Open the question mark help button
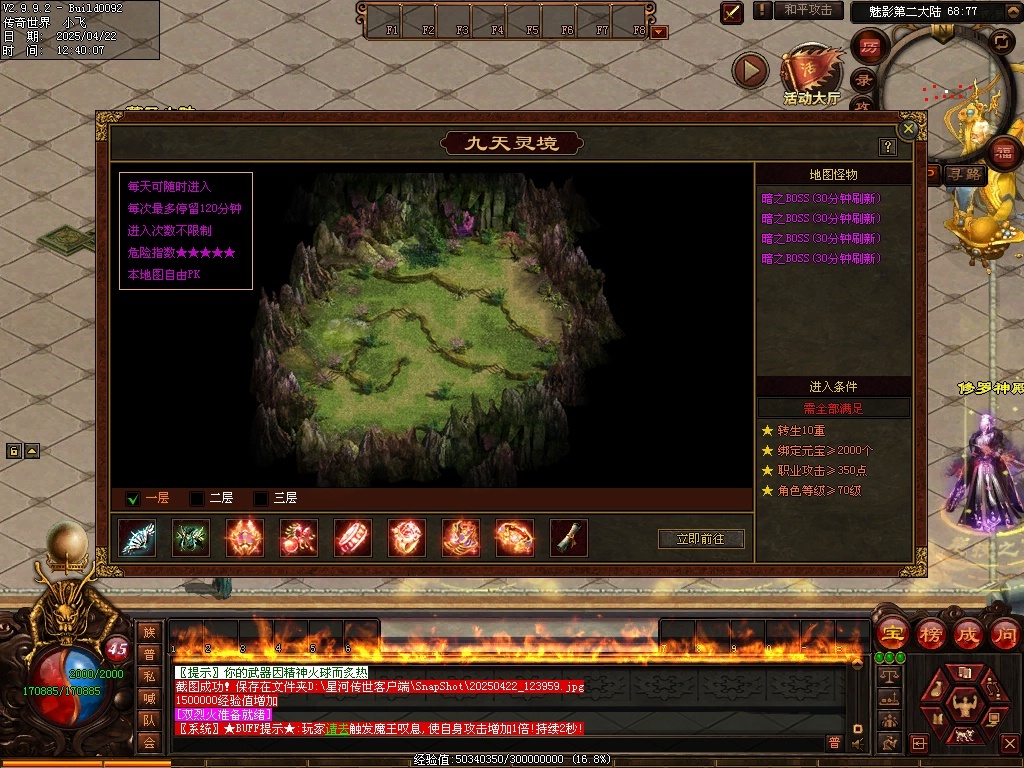Image resolution: width=1024 pixels, height=768 pixels. tap(887, 147)
